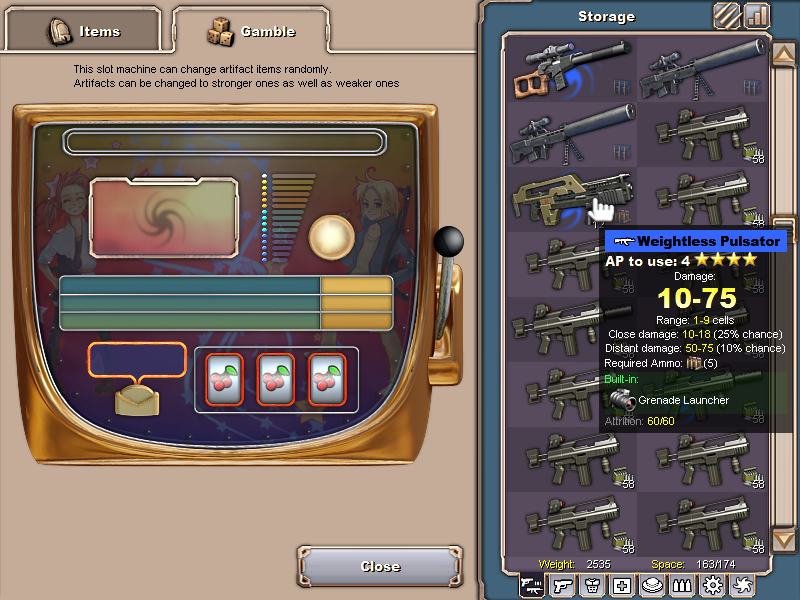Pick the wooden-stock sniper rifle in storage
The width and height of the screenshot is (800, 600).
571,68
